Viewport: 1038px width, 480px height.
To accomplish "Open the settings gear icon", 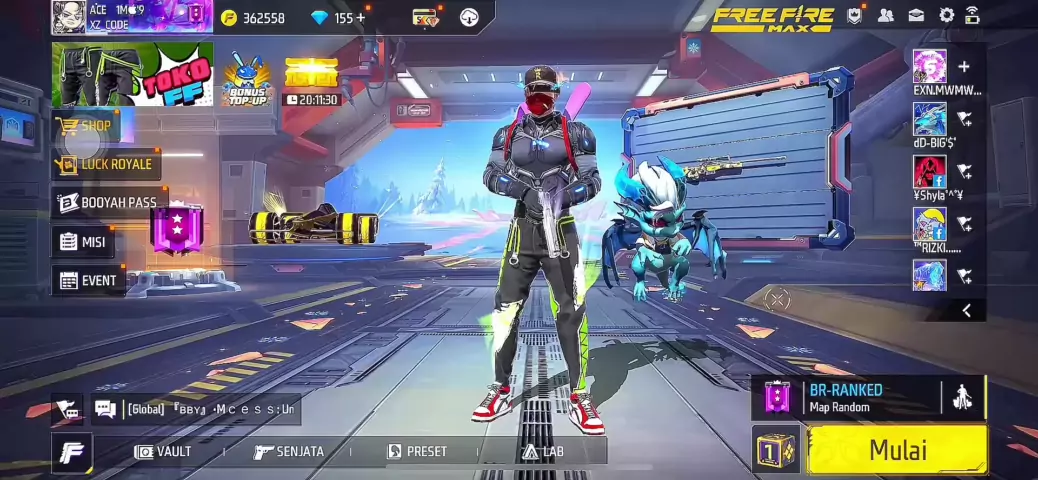I will [946, 16].
